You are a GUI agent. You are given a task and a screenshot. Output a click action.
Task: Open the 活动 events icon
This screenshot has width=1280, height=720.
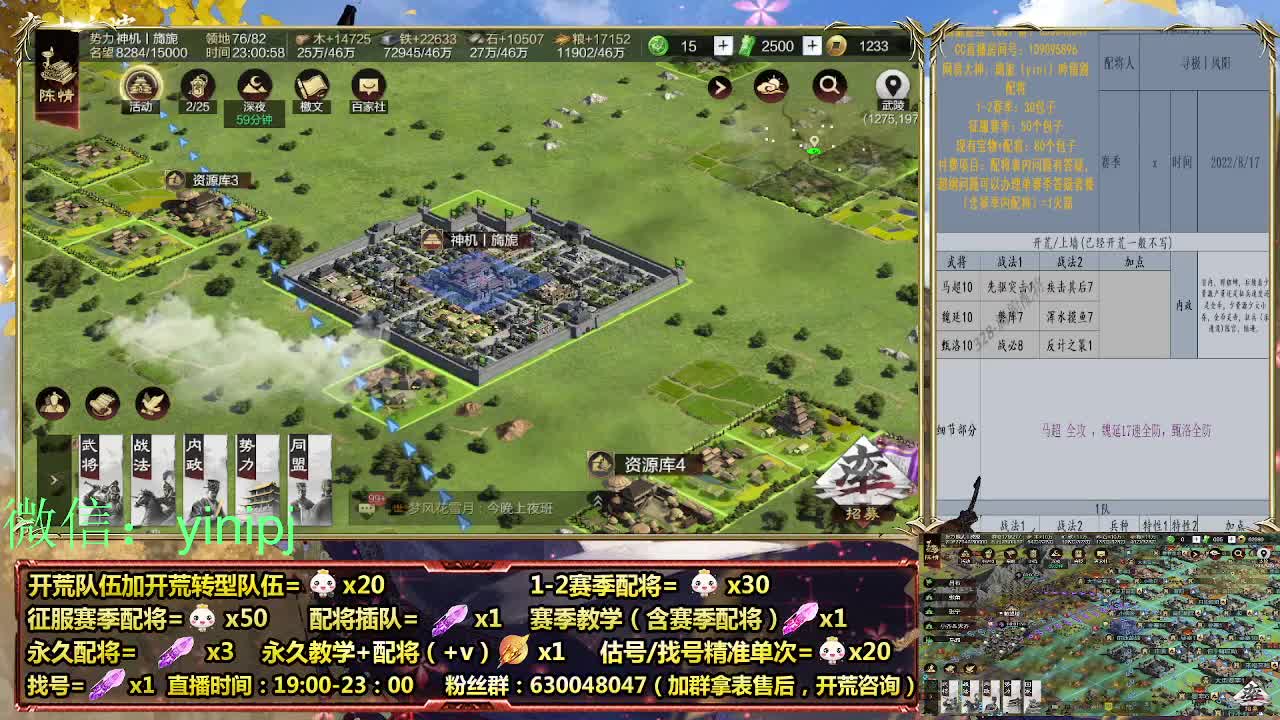[140, 85]
